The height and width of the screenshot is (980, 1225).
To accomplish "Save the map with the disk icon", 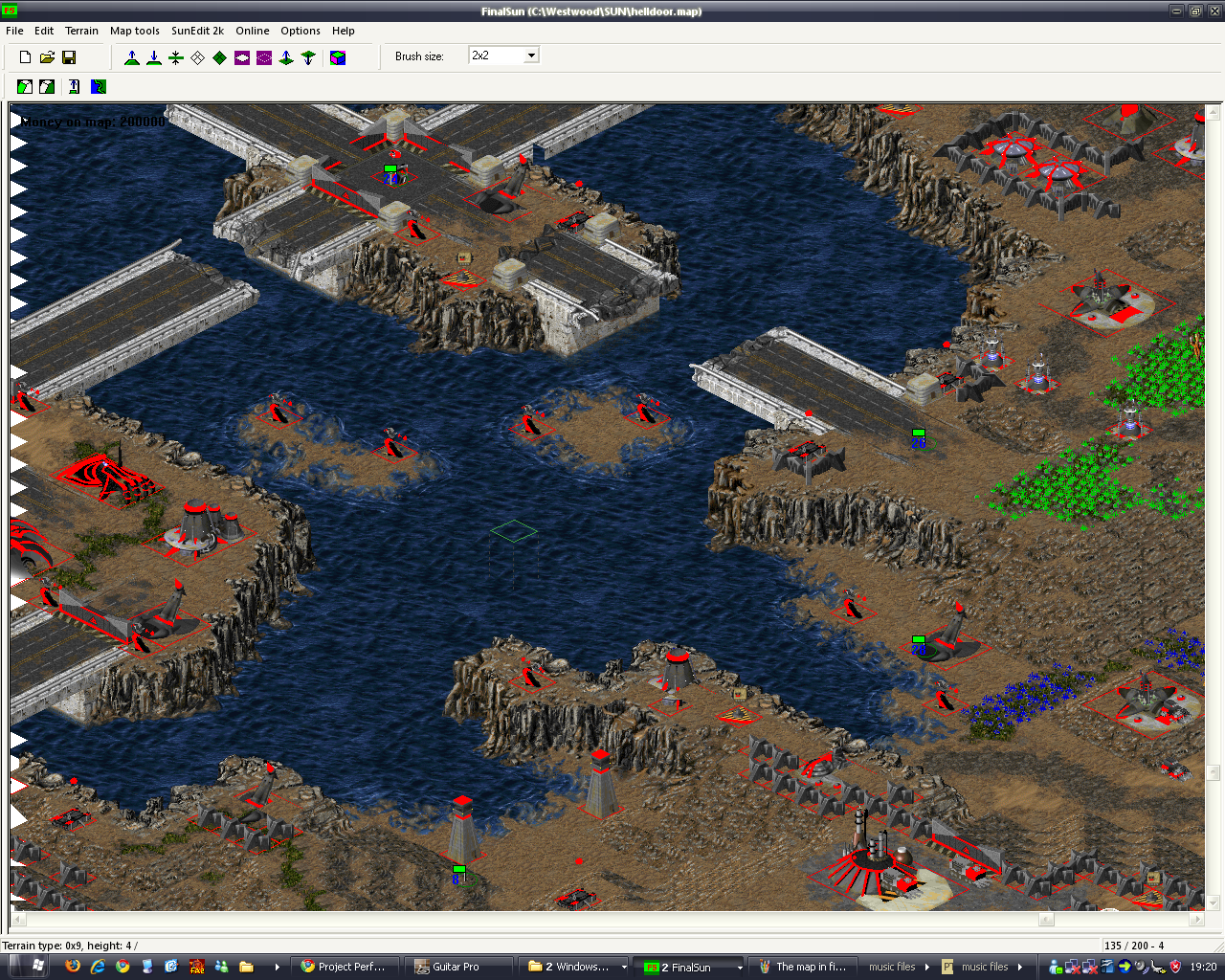I will pos(68,56).
